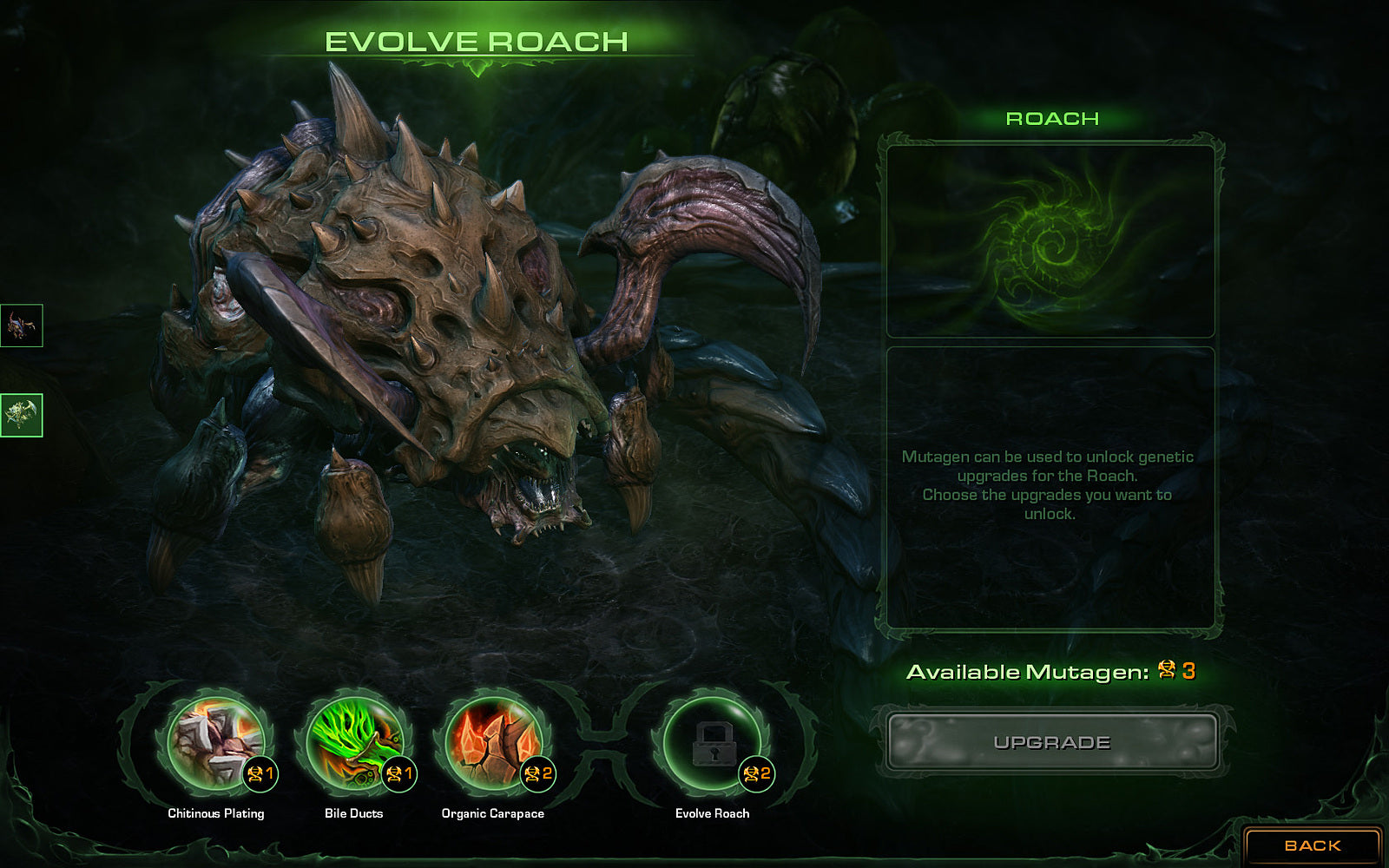Switch to the Zergling unit thumbnail
The height and width of the screenshot is (868, 1389).
point(22,325)
